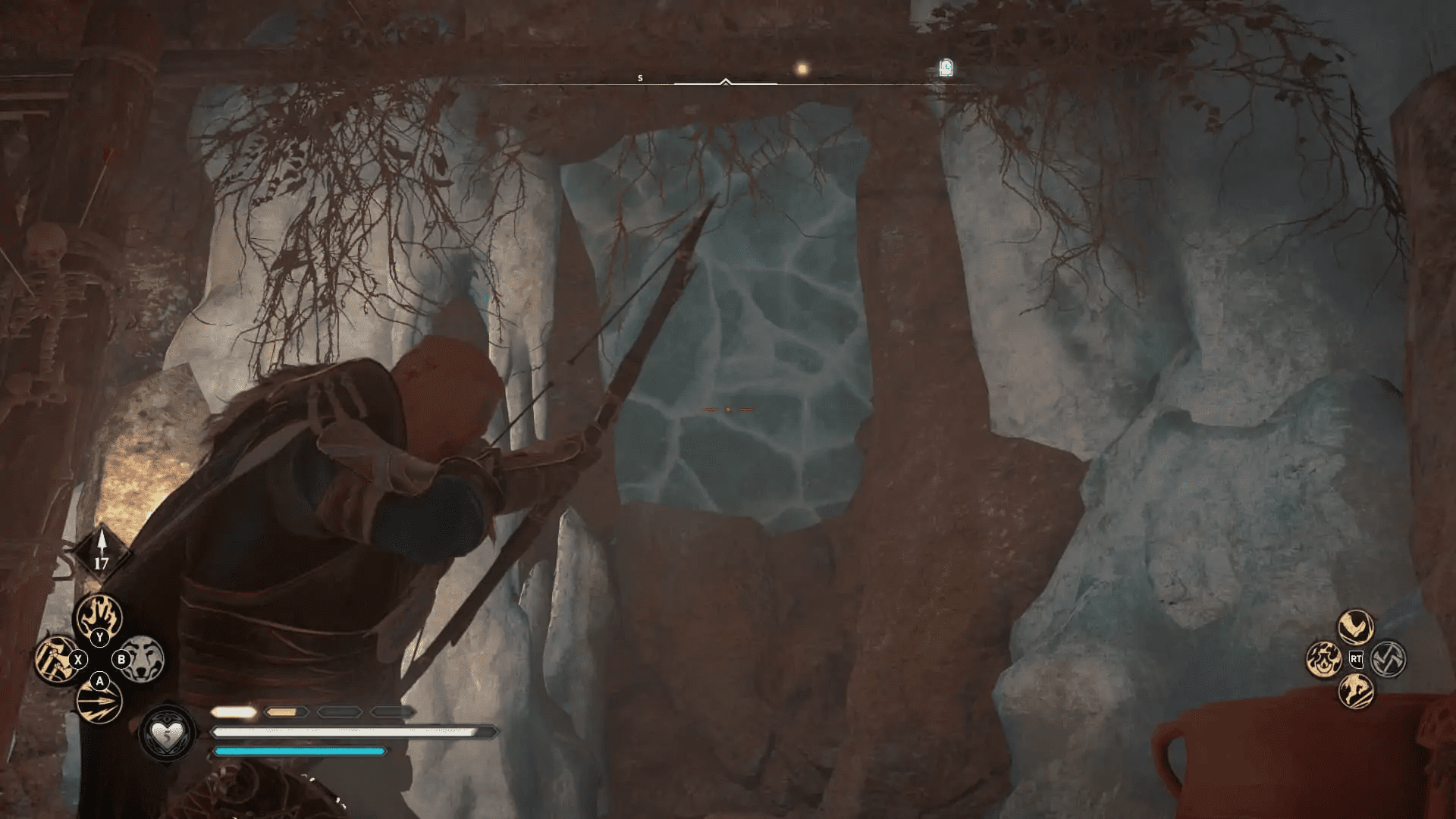Click the RT trigger prompt icon
Viewport: 1456px width, 819px height.
tap(1356, 659)
